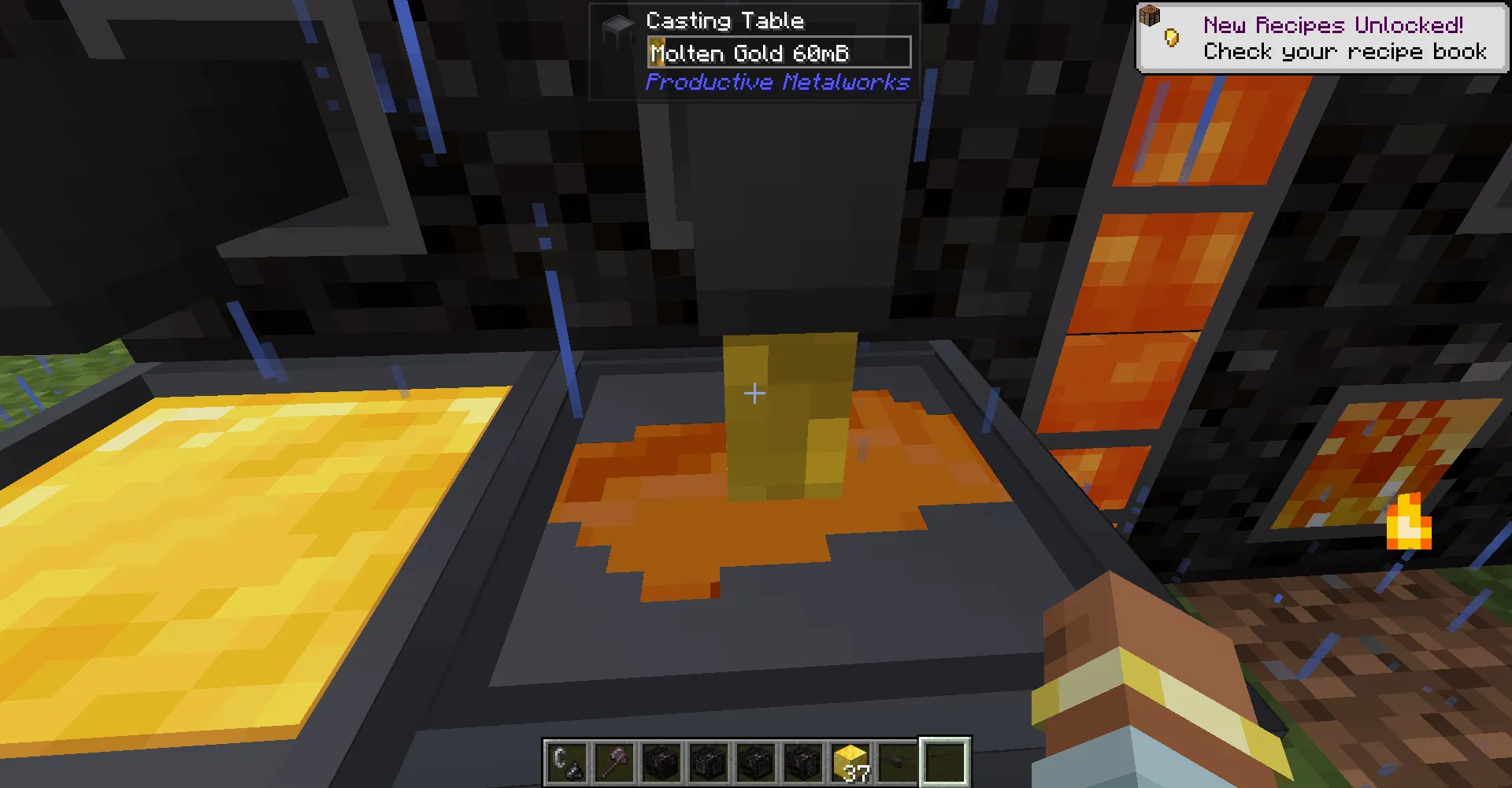Click the Casting Table title text

pos(725,20)
